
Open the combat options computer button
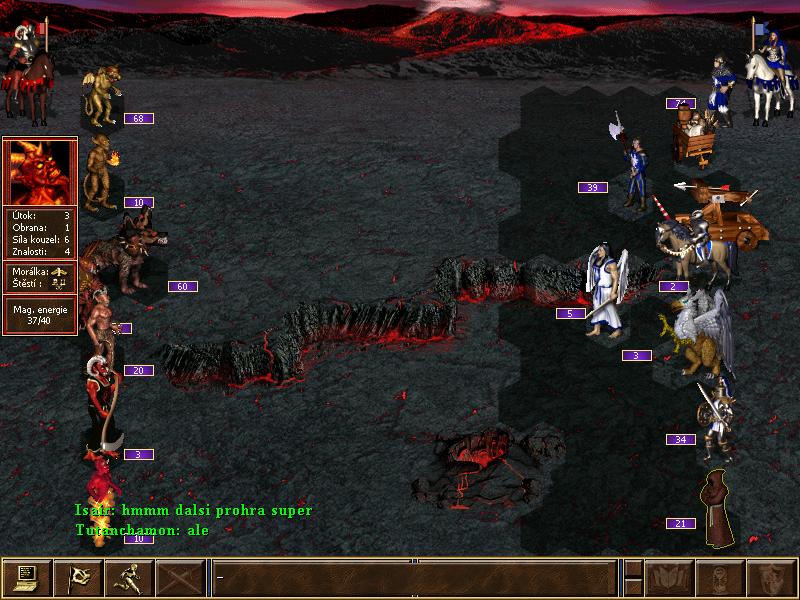pyautogui.click(x=27, y=578)
